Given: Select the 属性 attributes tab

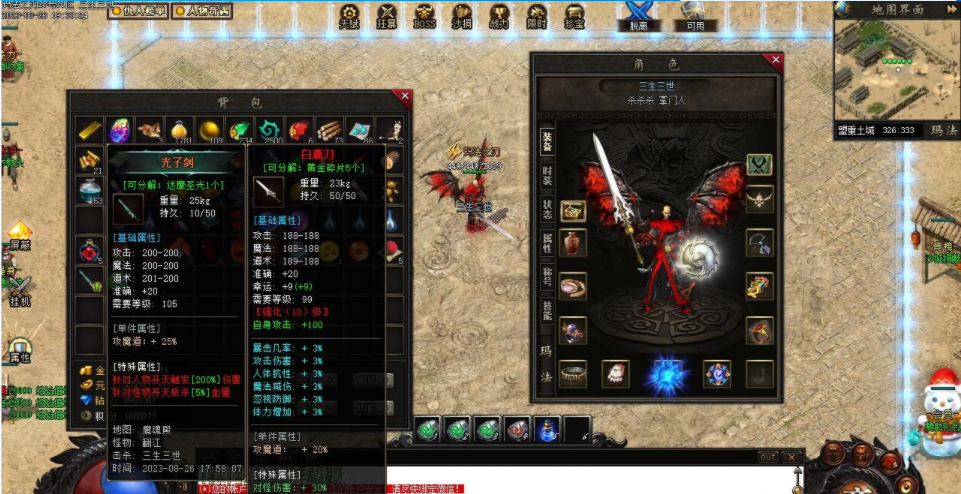Looking at the screenshot, I should point(547,242).
